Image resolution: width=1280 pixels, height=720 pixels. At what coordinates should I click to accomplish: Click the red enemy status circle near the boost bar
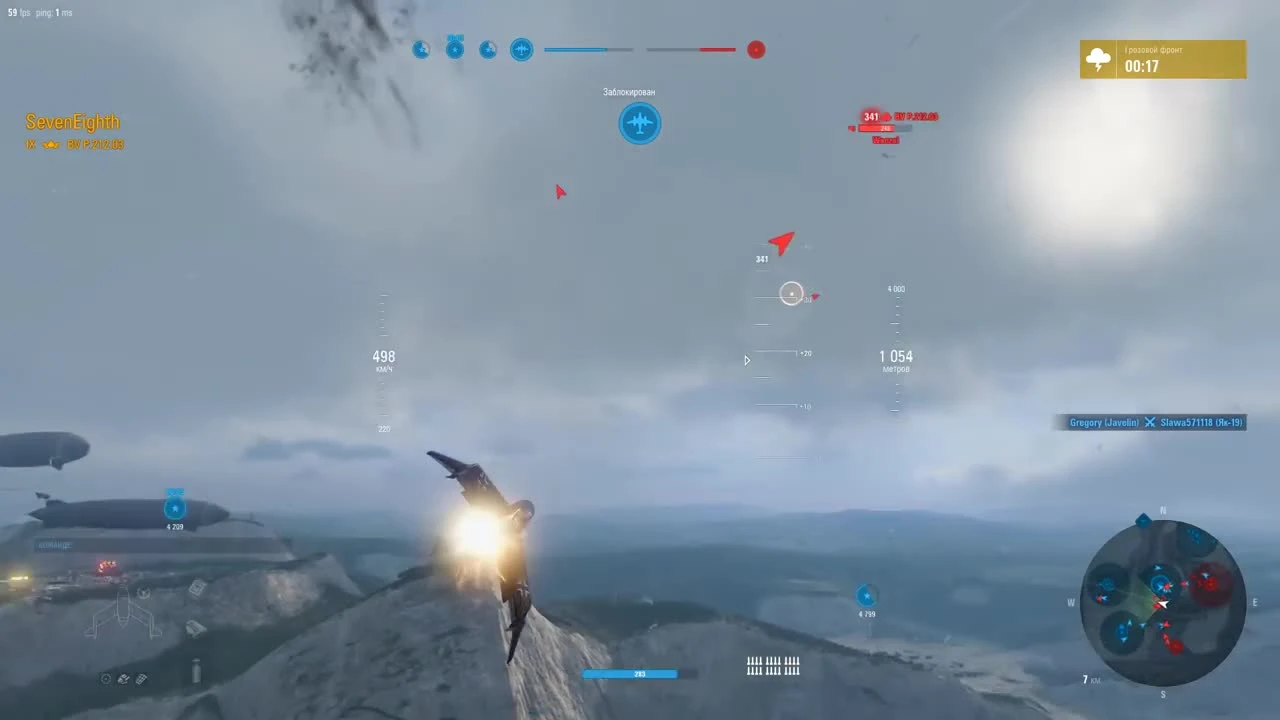click(x=756, y=50)
